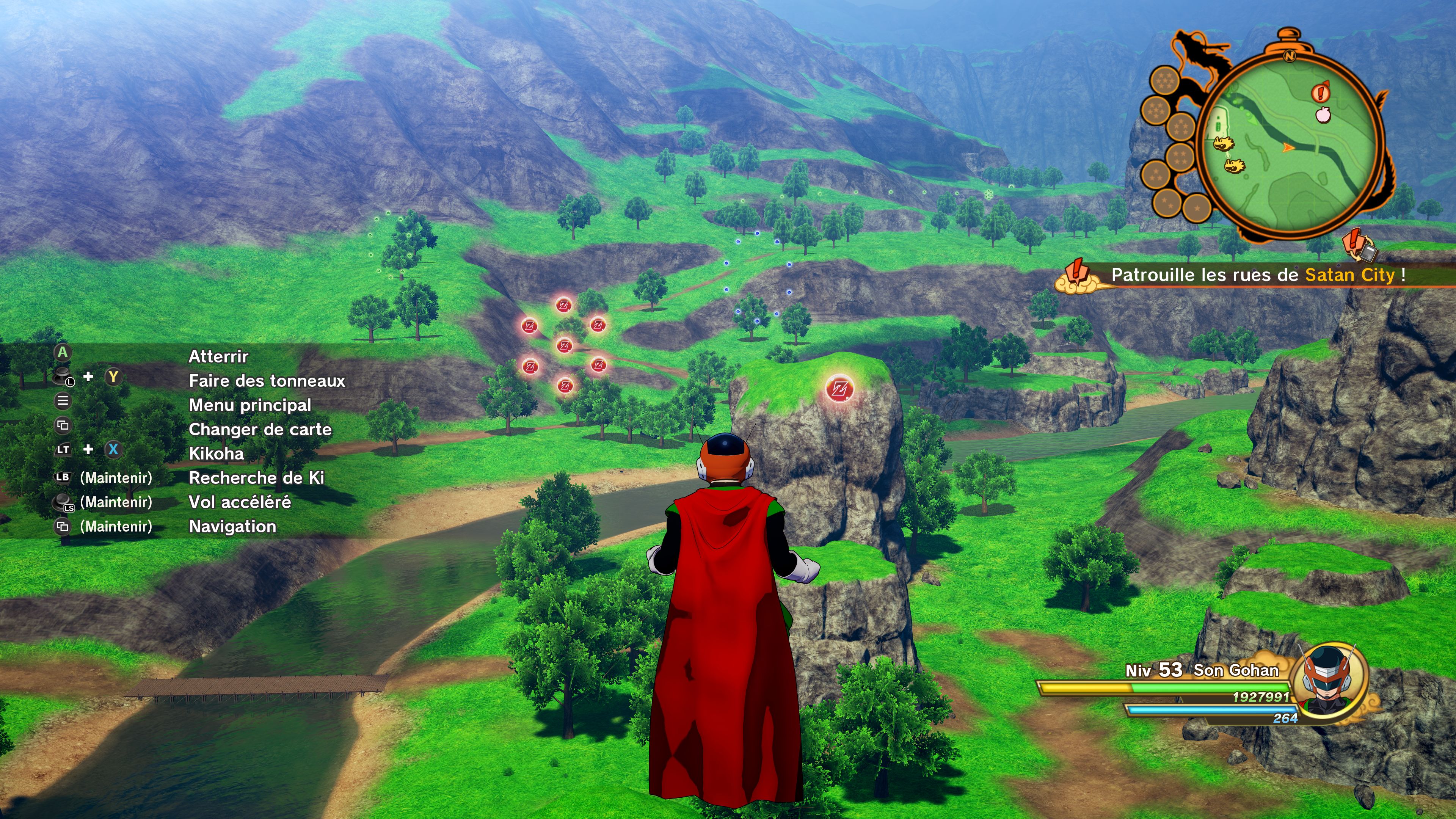Image resolution: width=1456 pixels, height=819 pixels.
Task: Click Son Gohan's character portrait
Action: (1329, 682)
